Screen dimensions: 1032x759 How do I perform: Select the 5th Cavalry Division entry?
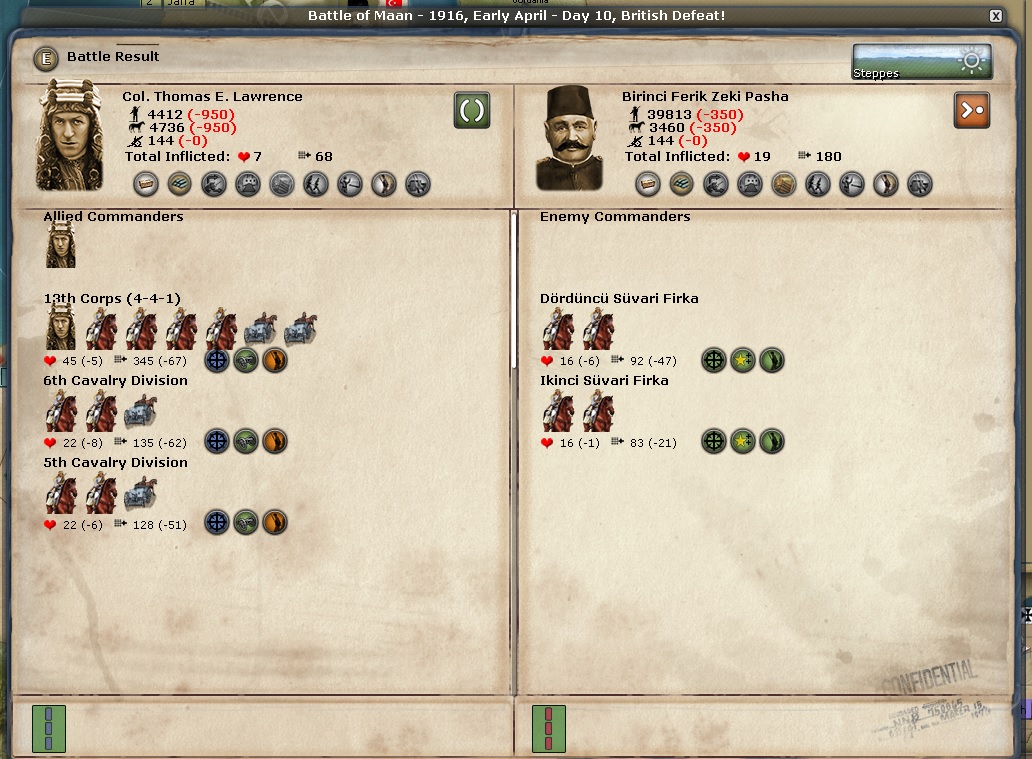(115, 463)
